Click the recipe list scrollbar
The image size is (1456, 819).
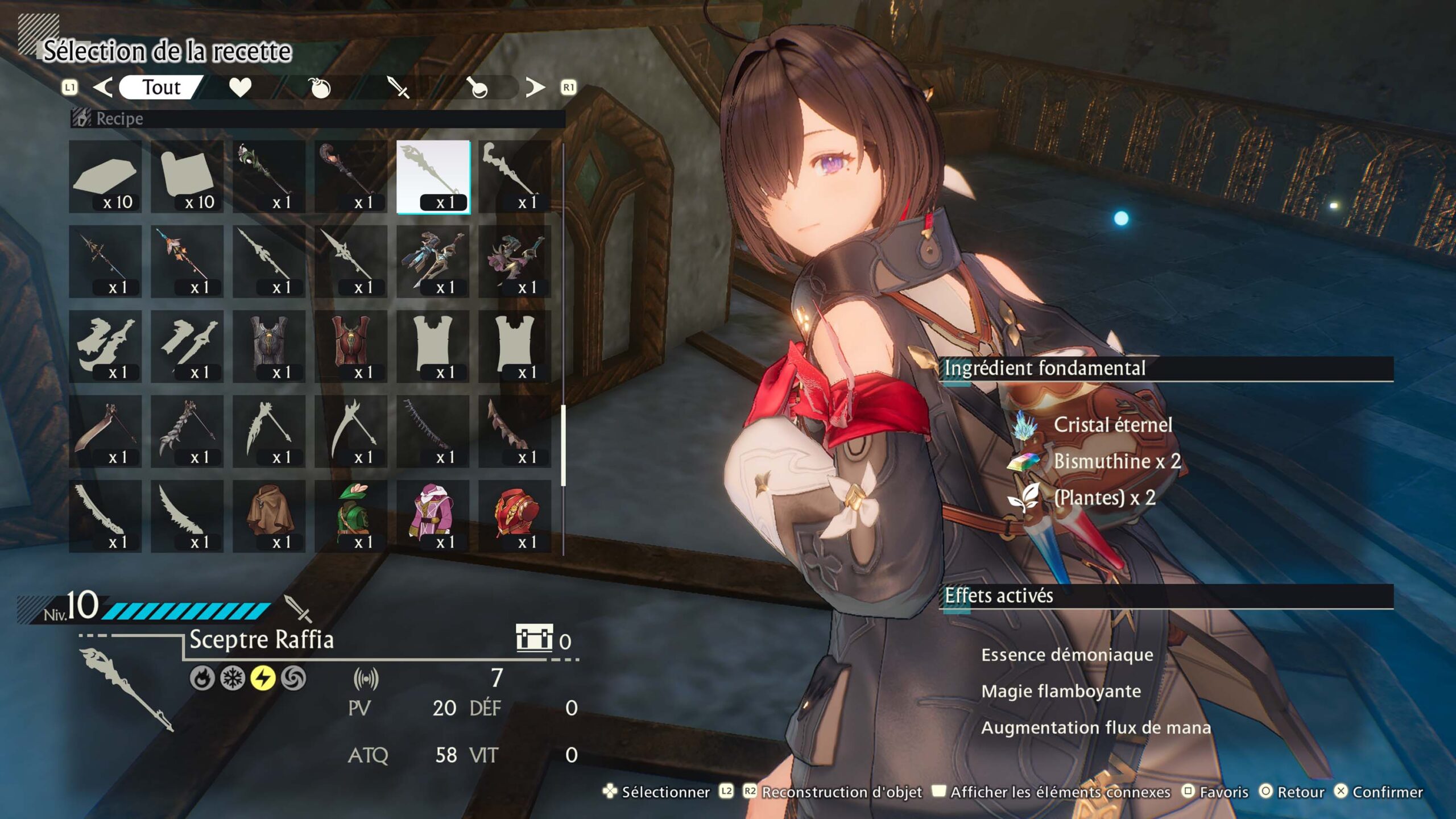click(x=563, y=445)
